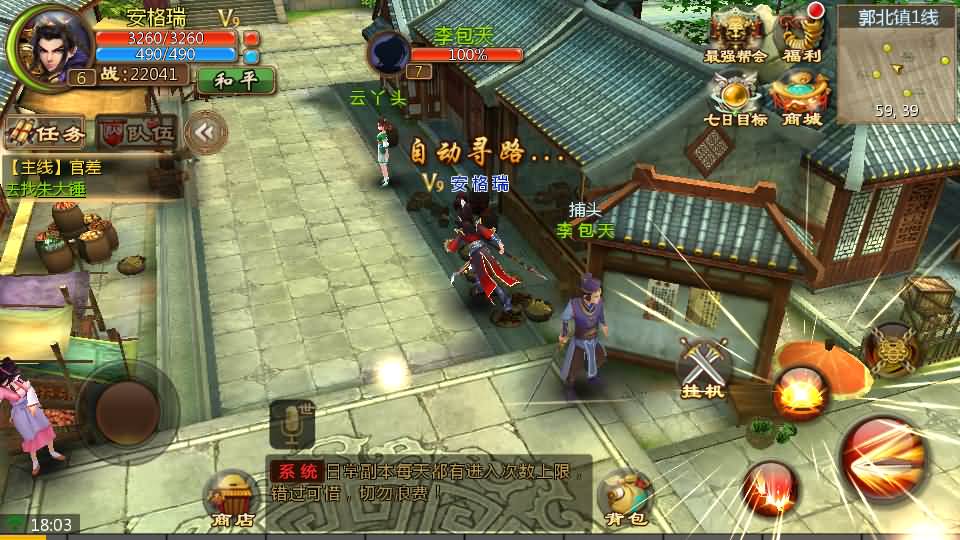Open the player portrait of 安格瑞
960x540 pixels.
tap(44, 44)
